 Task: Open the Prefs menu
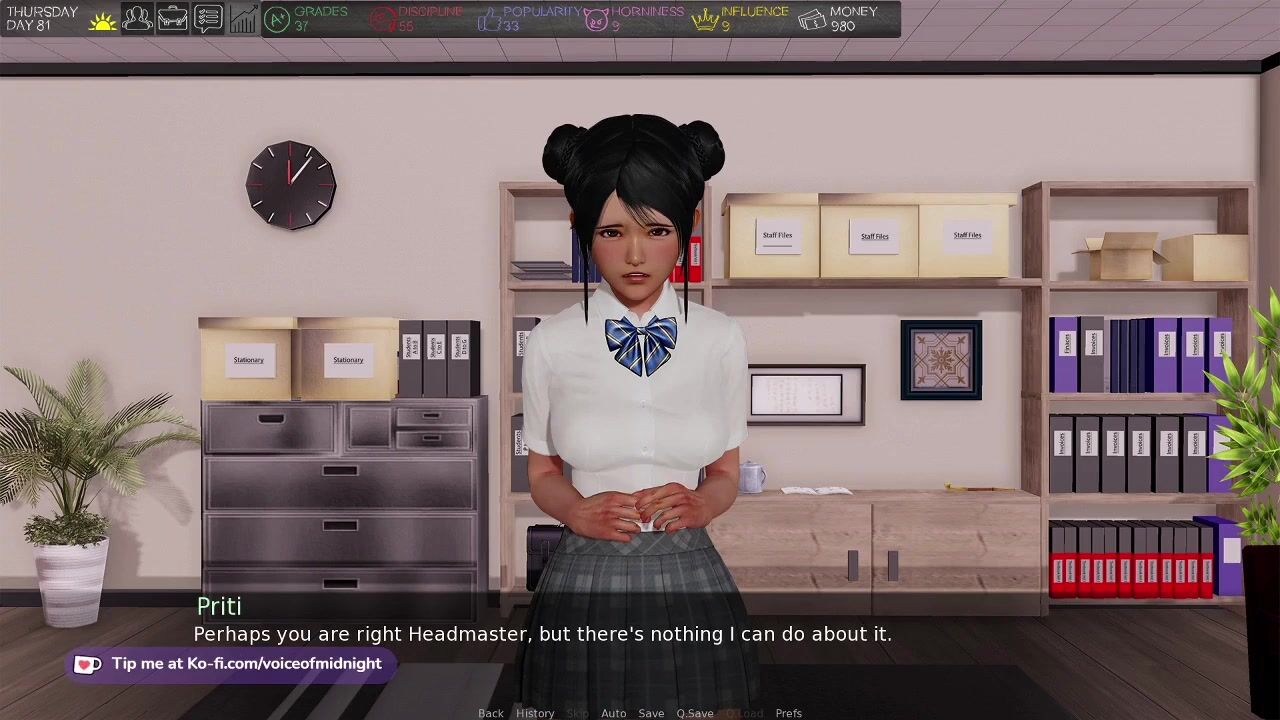788,713
